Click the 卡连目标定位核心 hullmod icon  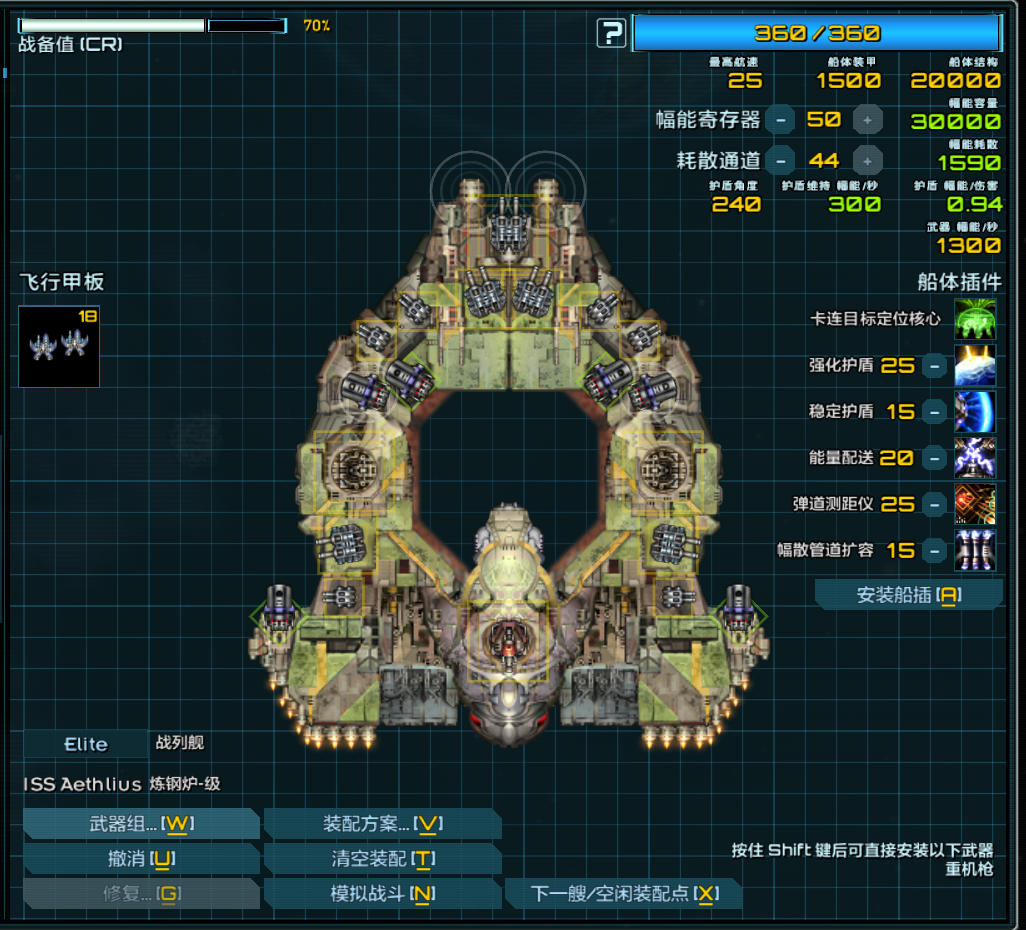click(975, 319)
